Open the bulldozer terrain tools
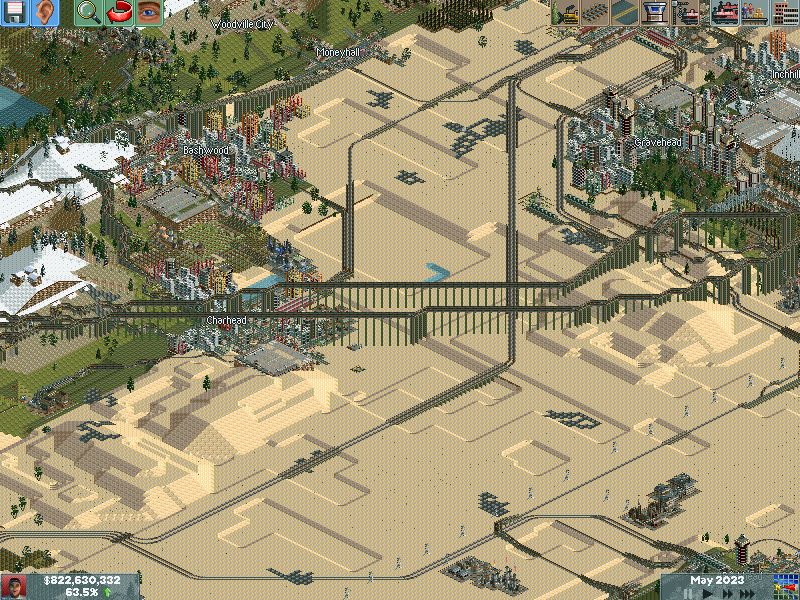800x600 pixels. 565,13
